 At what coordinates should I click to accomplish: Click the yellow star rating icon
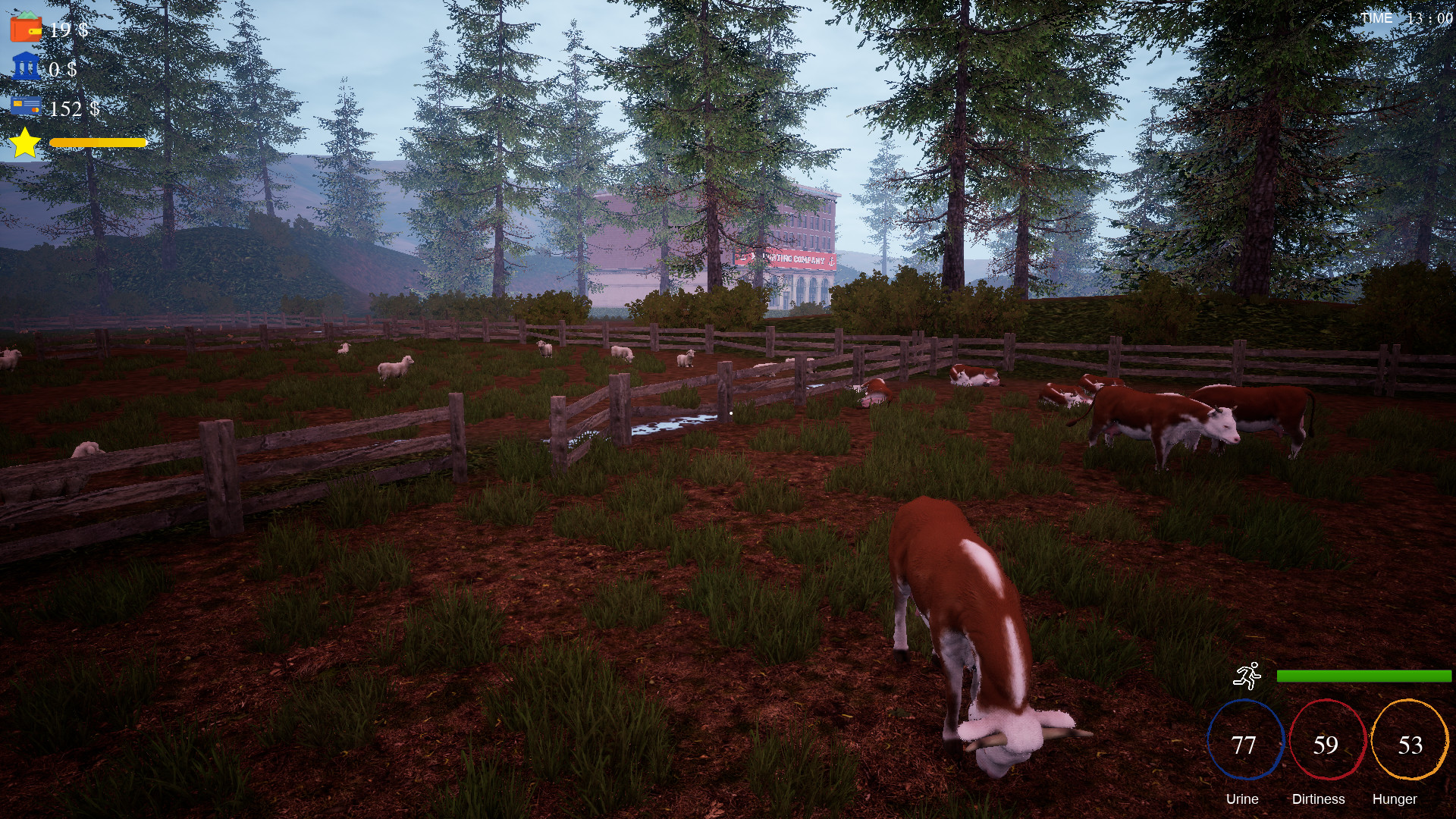click(x=25, y=143)
